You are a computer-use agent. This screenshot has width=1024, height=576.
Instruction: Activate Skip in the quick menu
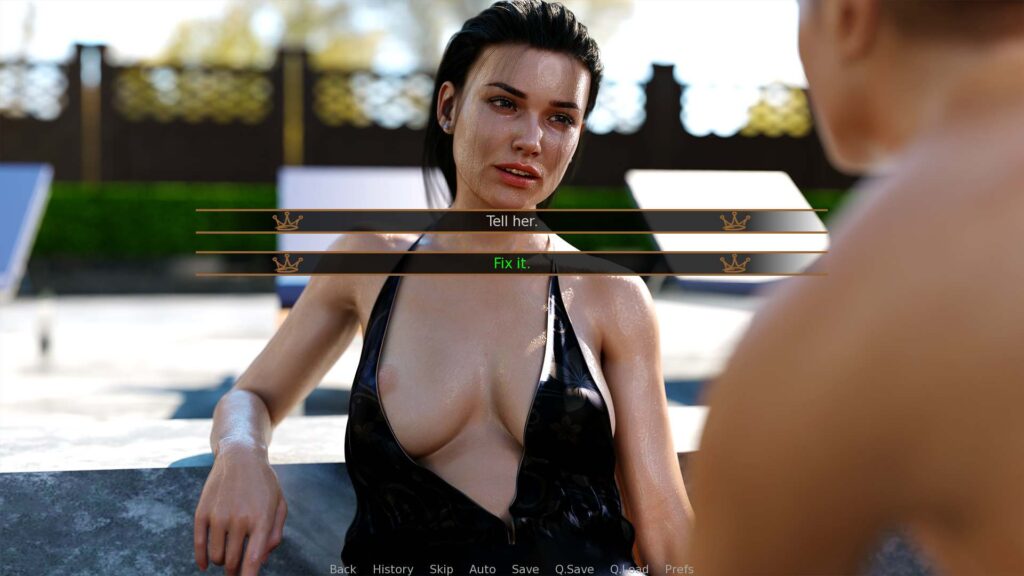tap(441, 569)
